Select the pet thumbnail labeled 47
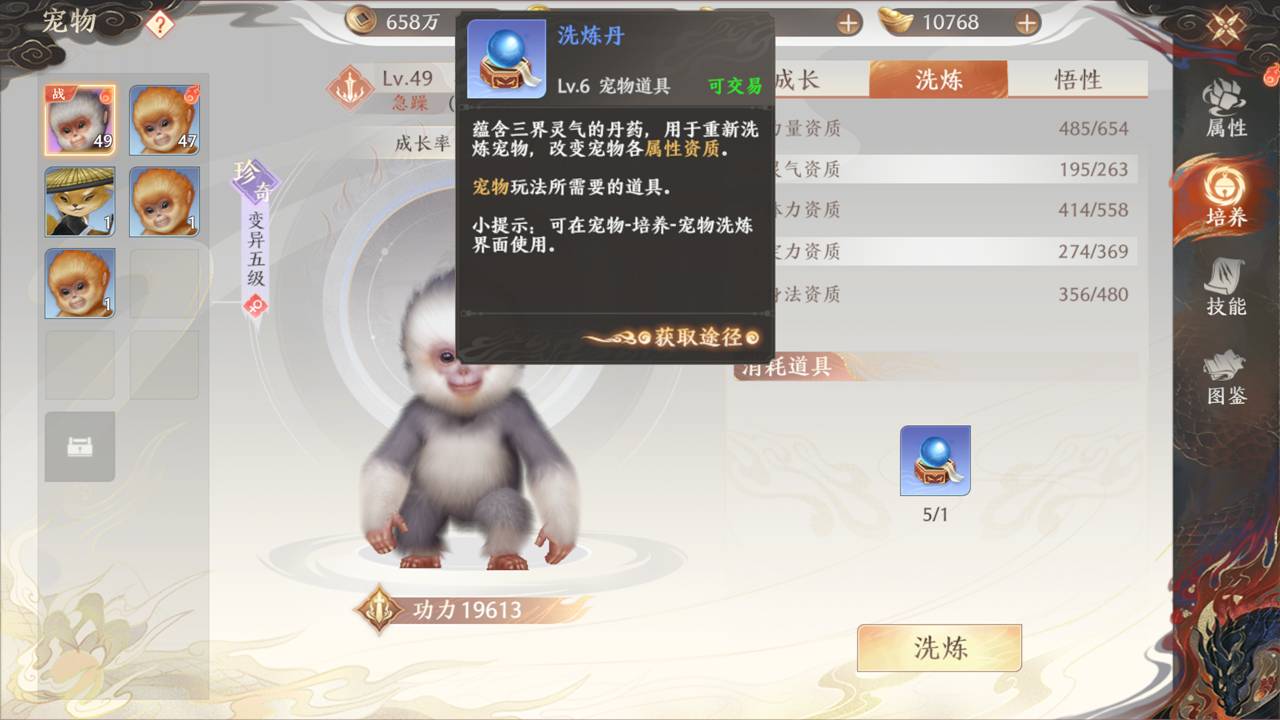The image size is (1280, 720). (163, 121)
